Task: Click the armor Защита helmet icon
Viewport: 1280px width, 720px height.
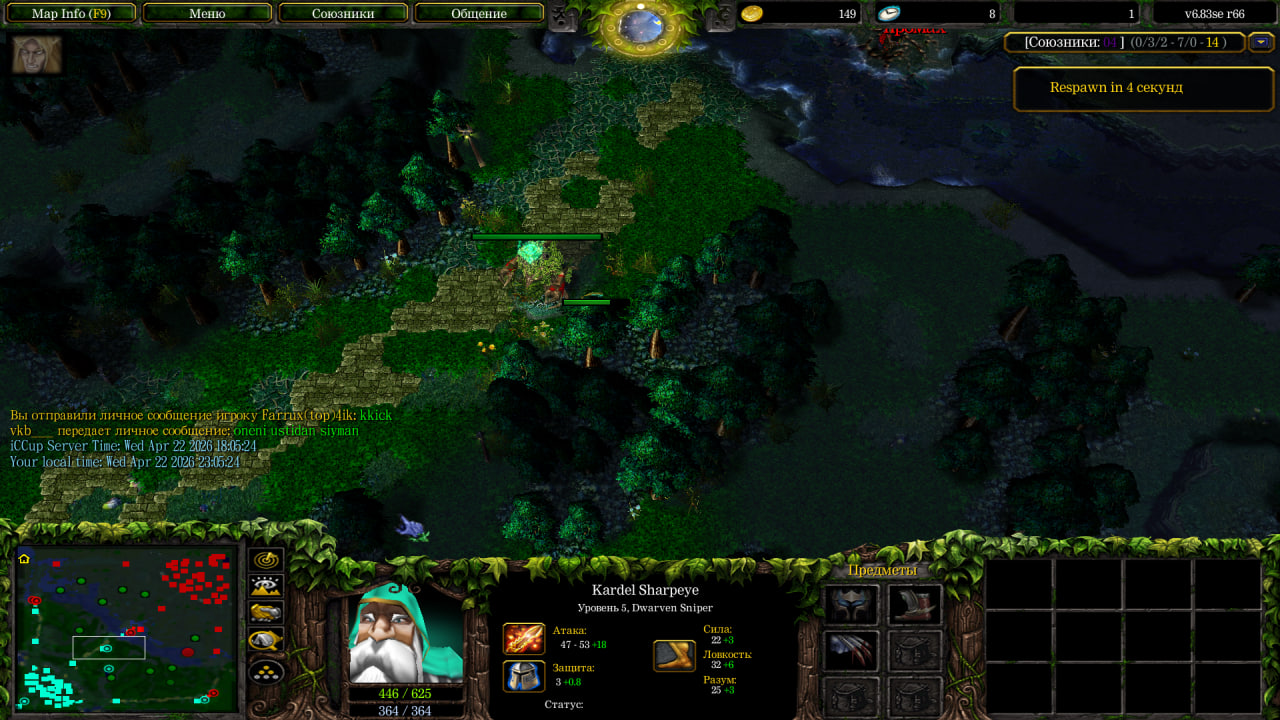Action: click(524, 675)
